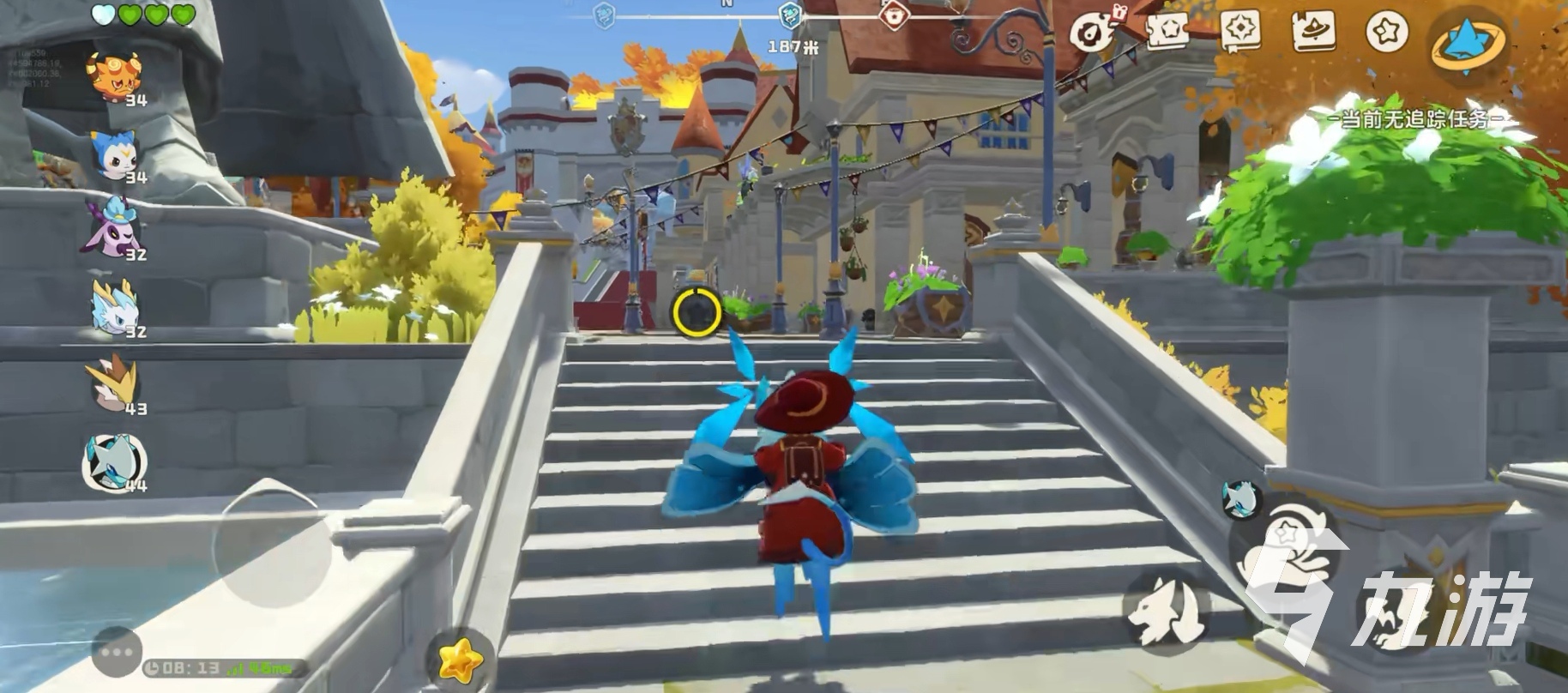The image size is (1568, 693).
Task: Select the orange horned pet, level 34
Action: coord(117,77)
